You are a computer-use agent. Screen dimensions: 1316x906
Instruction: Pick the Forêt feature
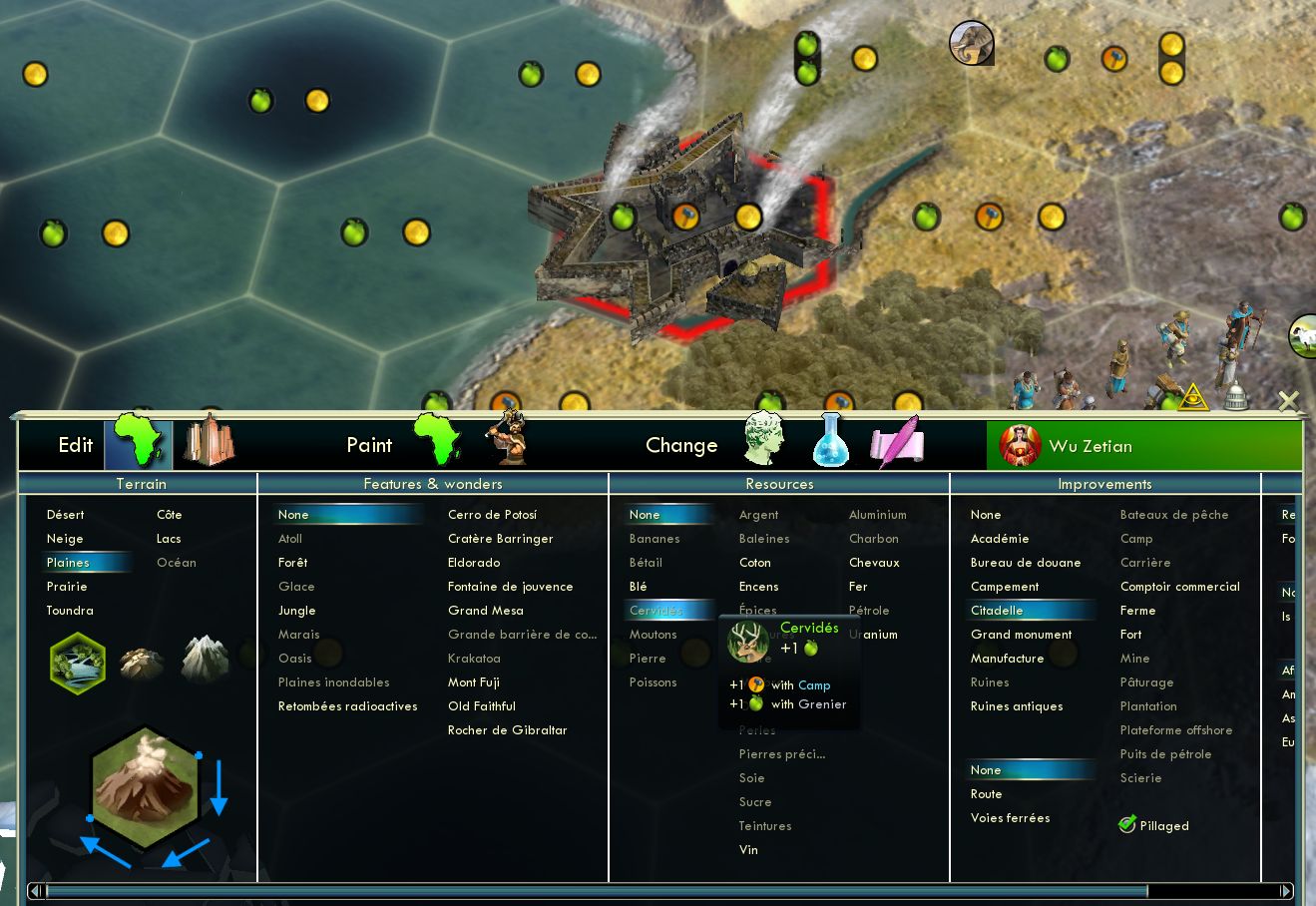point(293,563)
